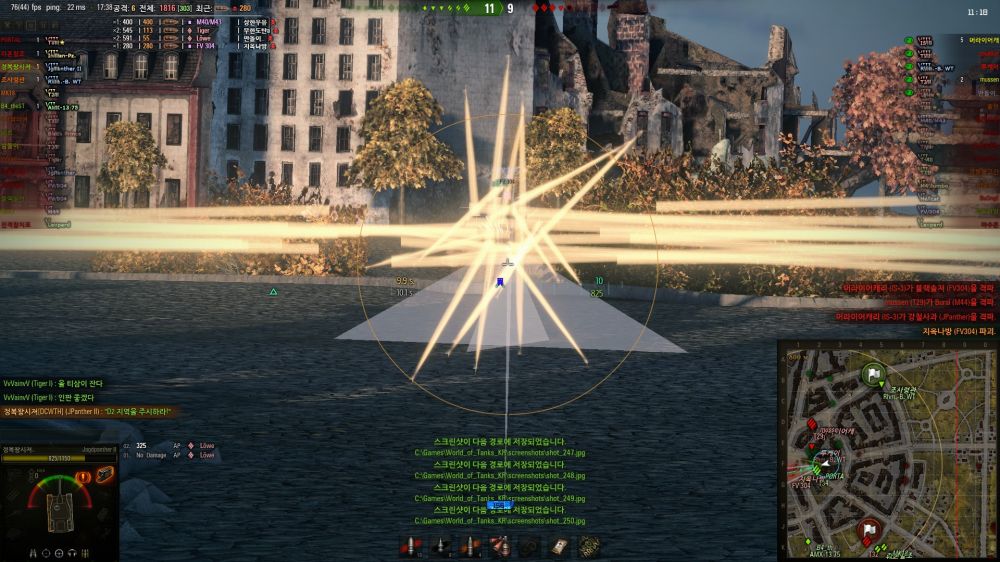
Task: Select the first red-tipped shell slot
Action: [409, 546]
